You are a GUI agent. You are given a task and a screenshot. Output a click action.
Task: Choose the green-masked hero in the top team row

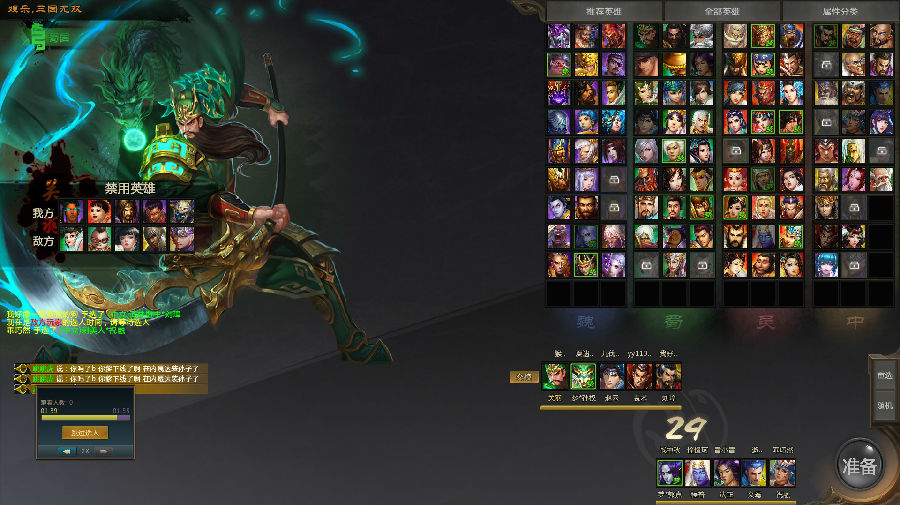tap(583, 376)
